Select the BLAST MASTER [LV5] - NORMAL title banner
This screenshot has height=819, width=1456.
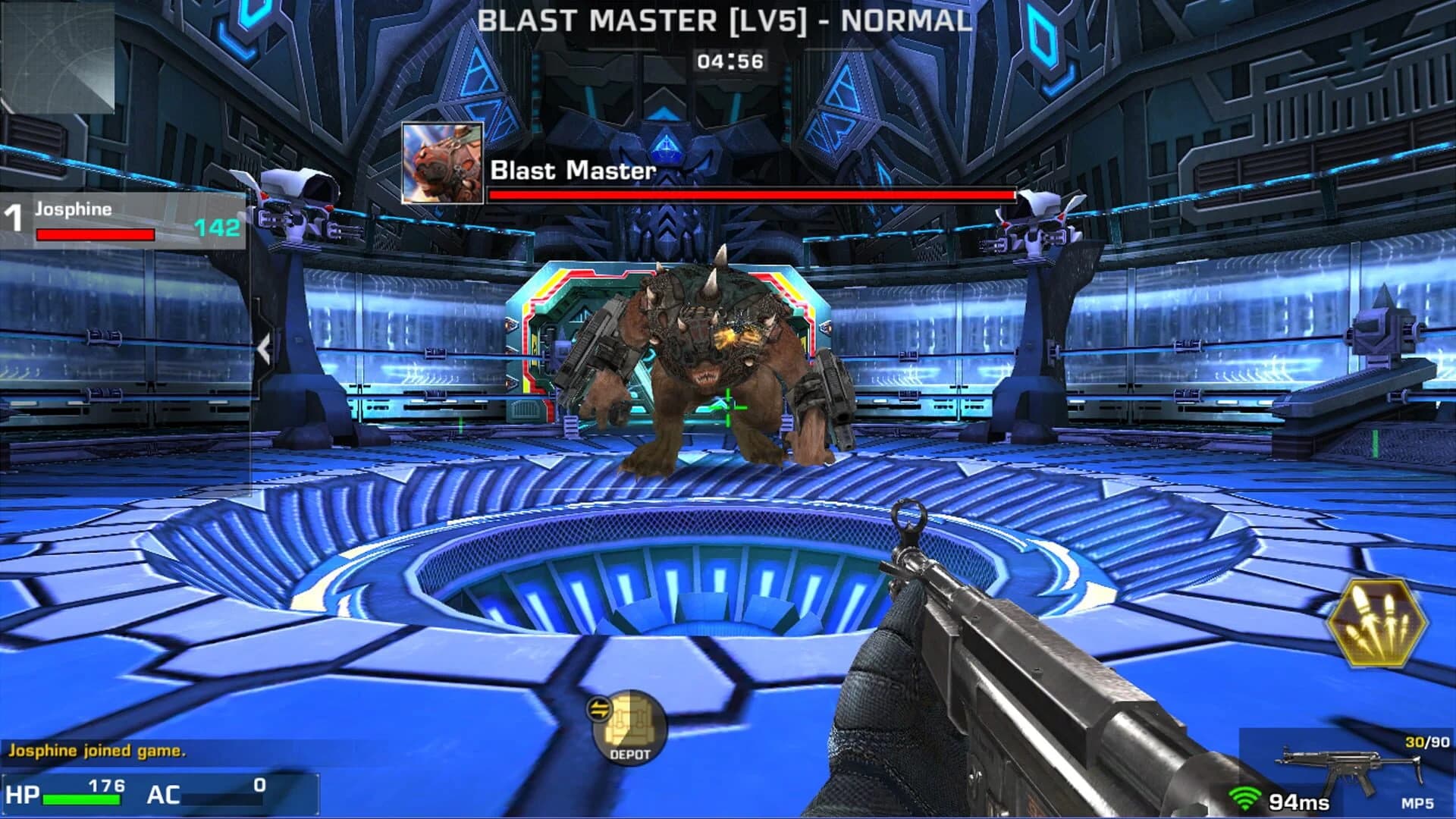[726, 21]
